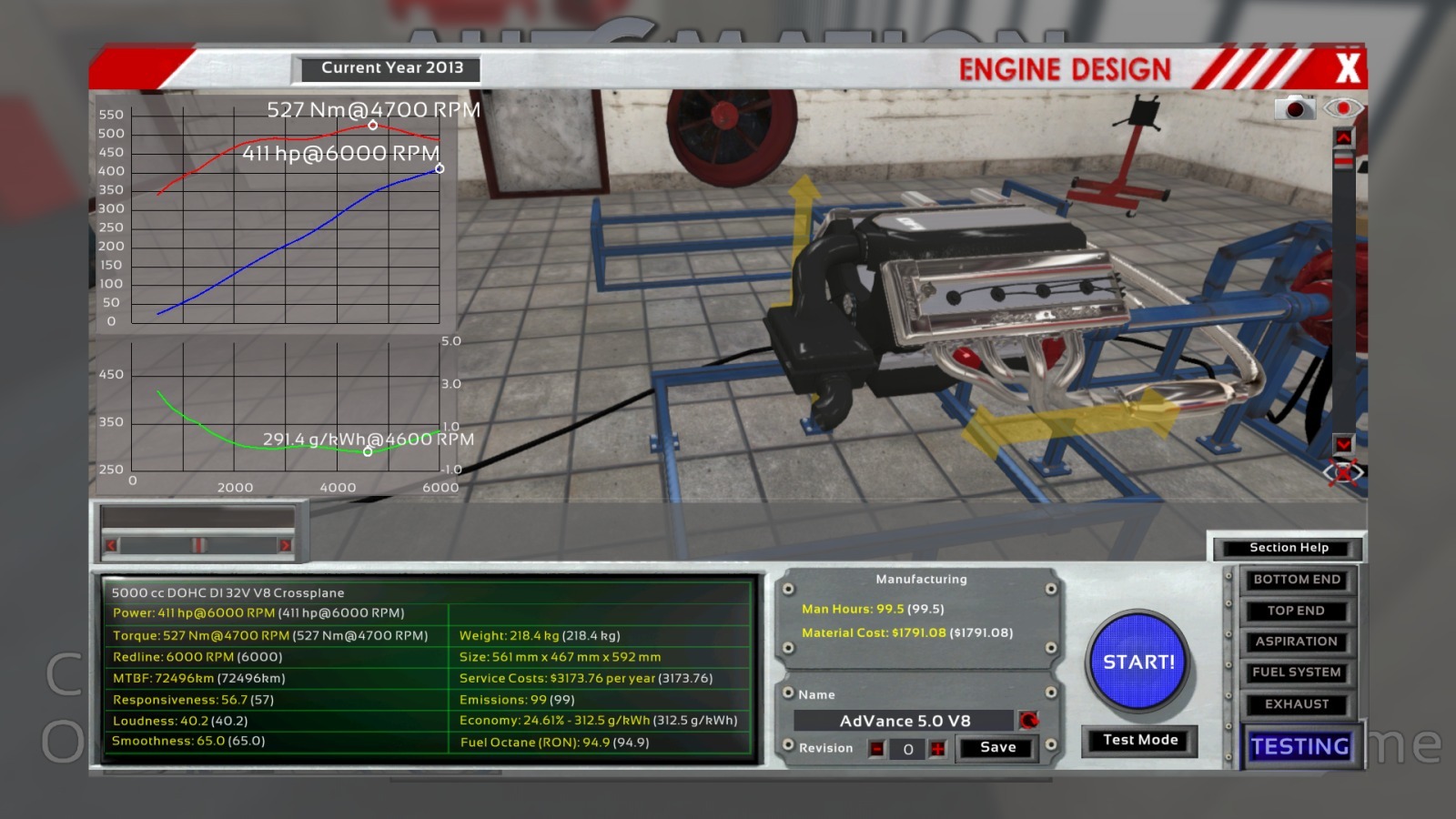The width and height of the screenshot is (1456, 819).
Task: Select the TESTING section
Action: (x=1299, y=746)
